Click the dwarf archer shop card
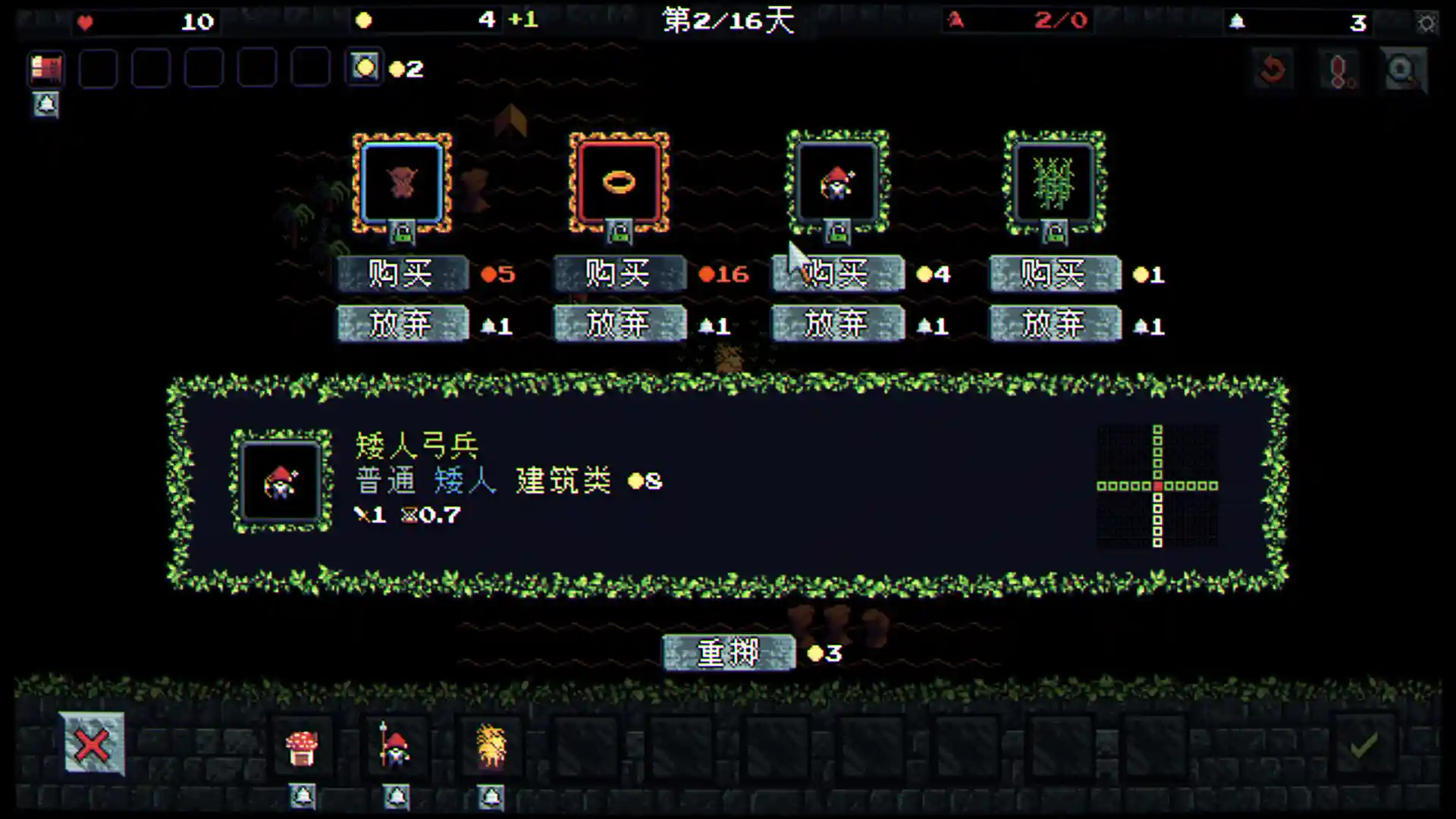 pyautogui.click(x=837, y=182)
